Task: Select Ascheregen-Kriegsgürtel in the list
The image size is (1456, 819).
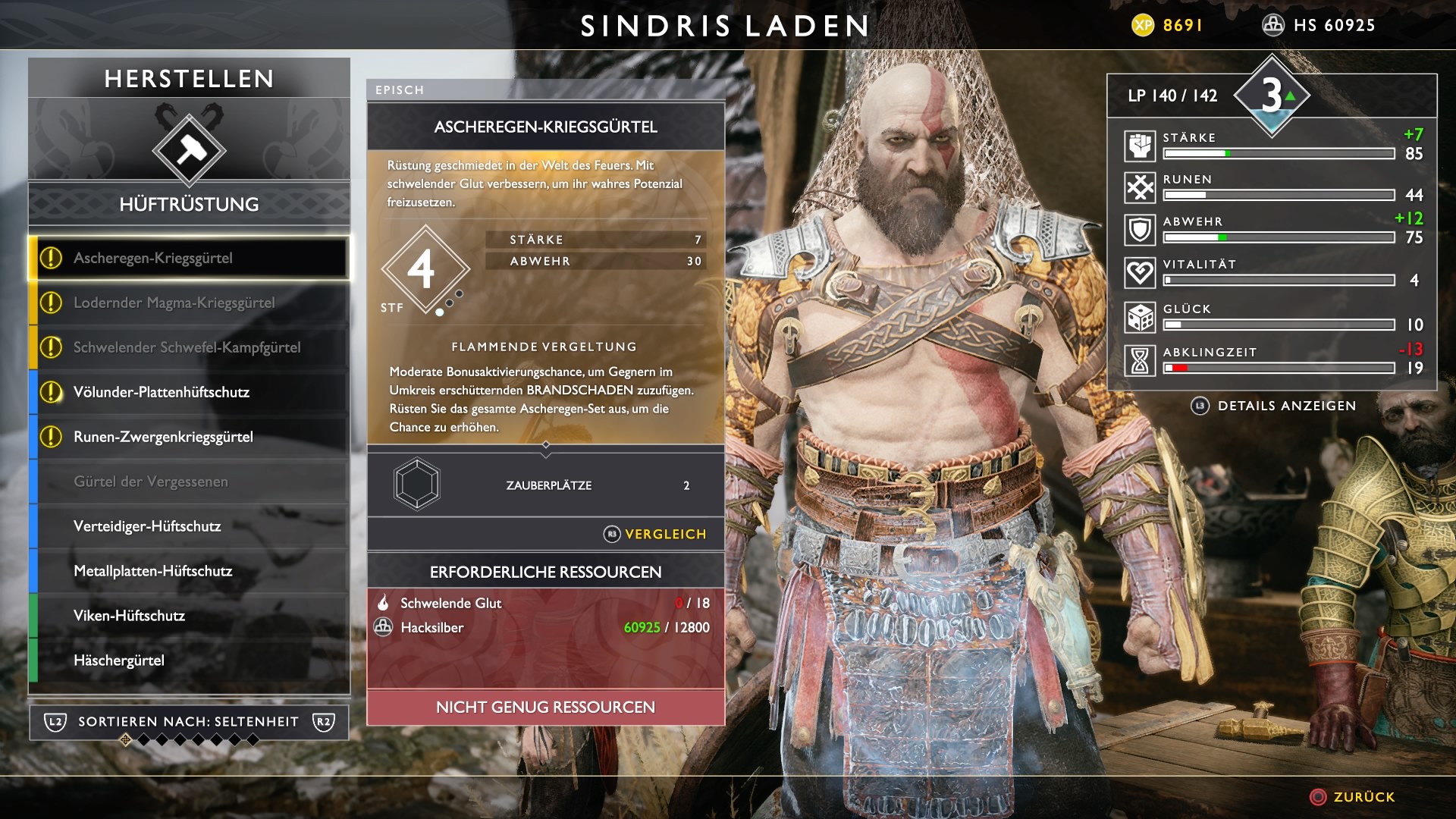Action: coord(190,259)
